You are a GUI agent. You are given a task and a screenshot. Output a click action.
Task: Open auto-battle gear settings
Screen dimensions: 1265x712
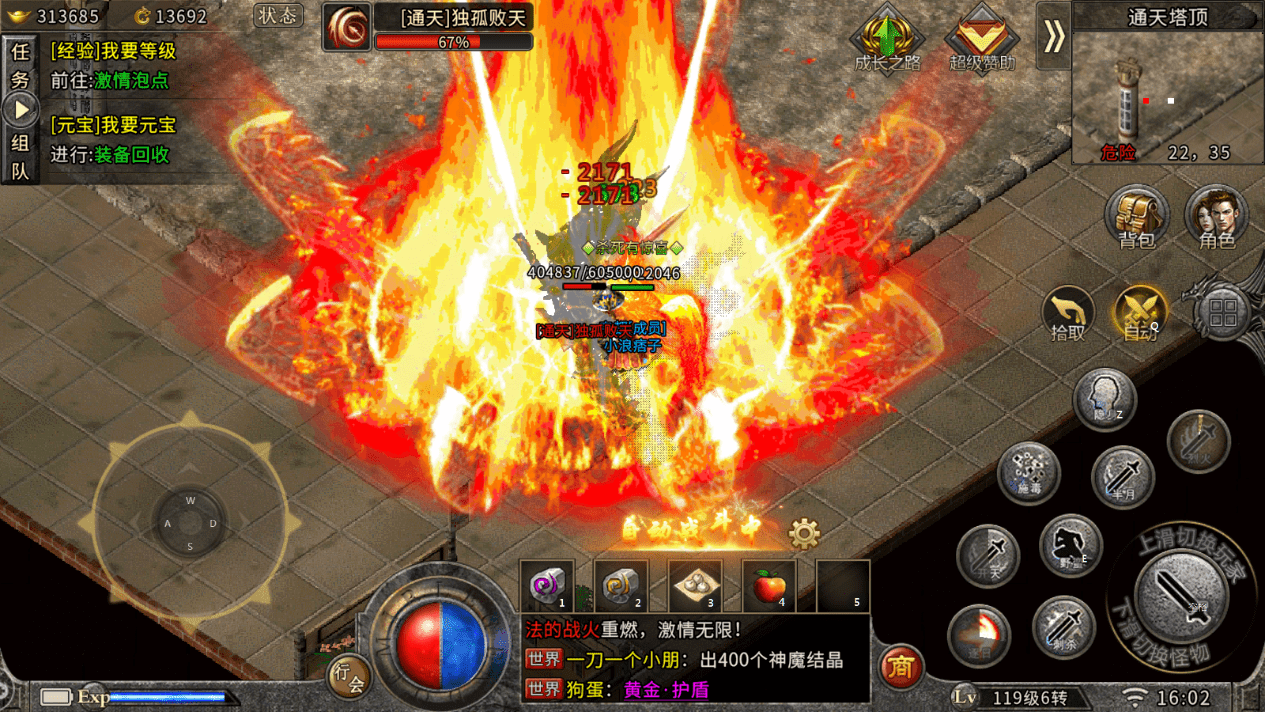(x=804, y=534)
